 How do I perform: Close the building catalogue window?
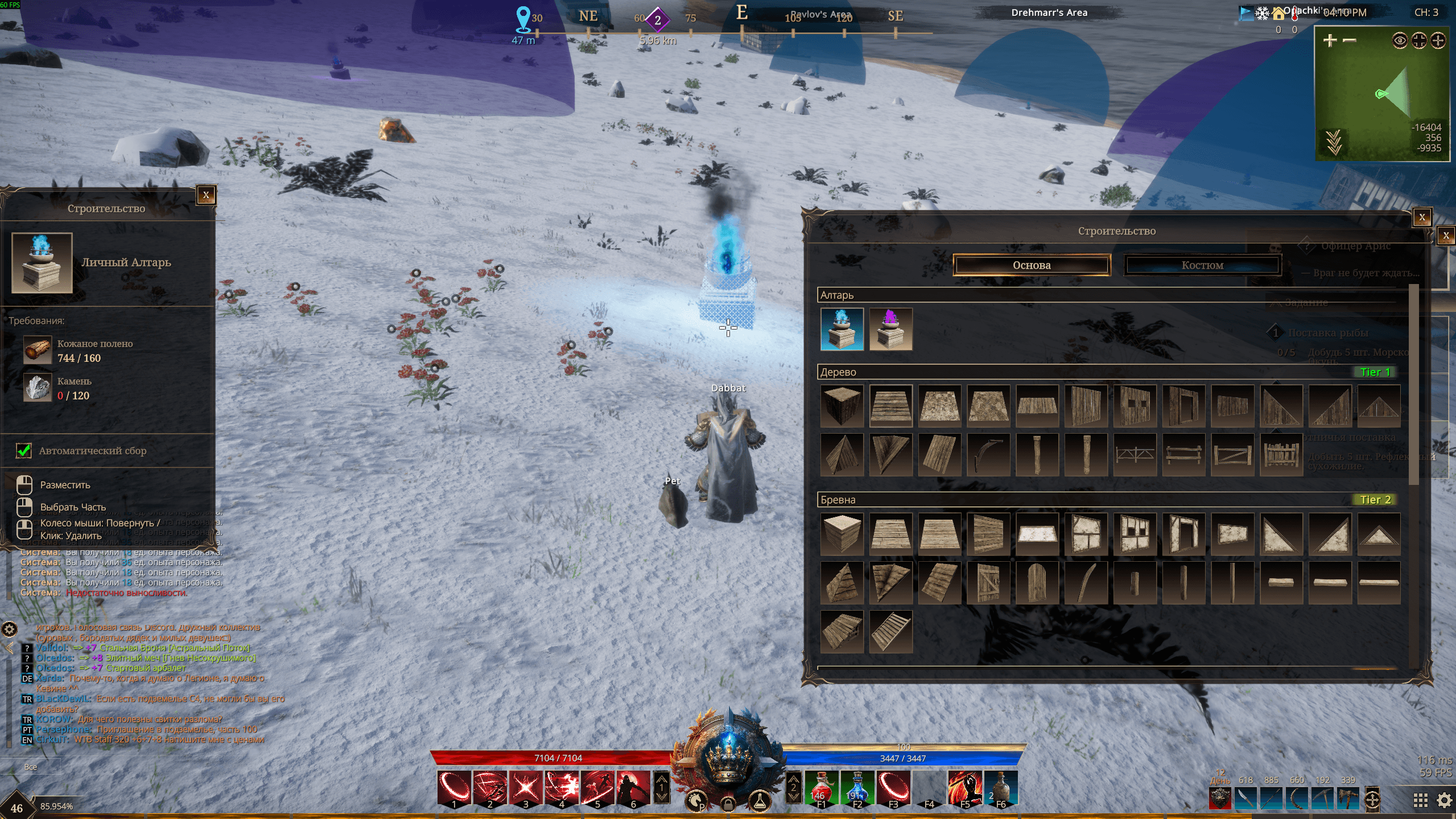tap(1422, 217)
